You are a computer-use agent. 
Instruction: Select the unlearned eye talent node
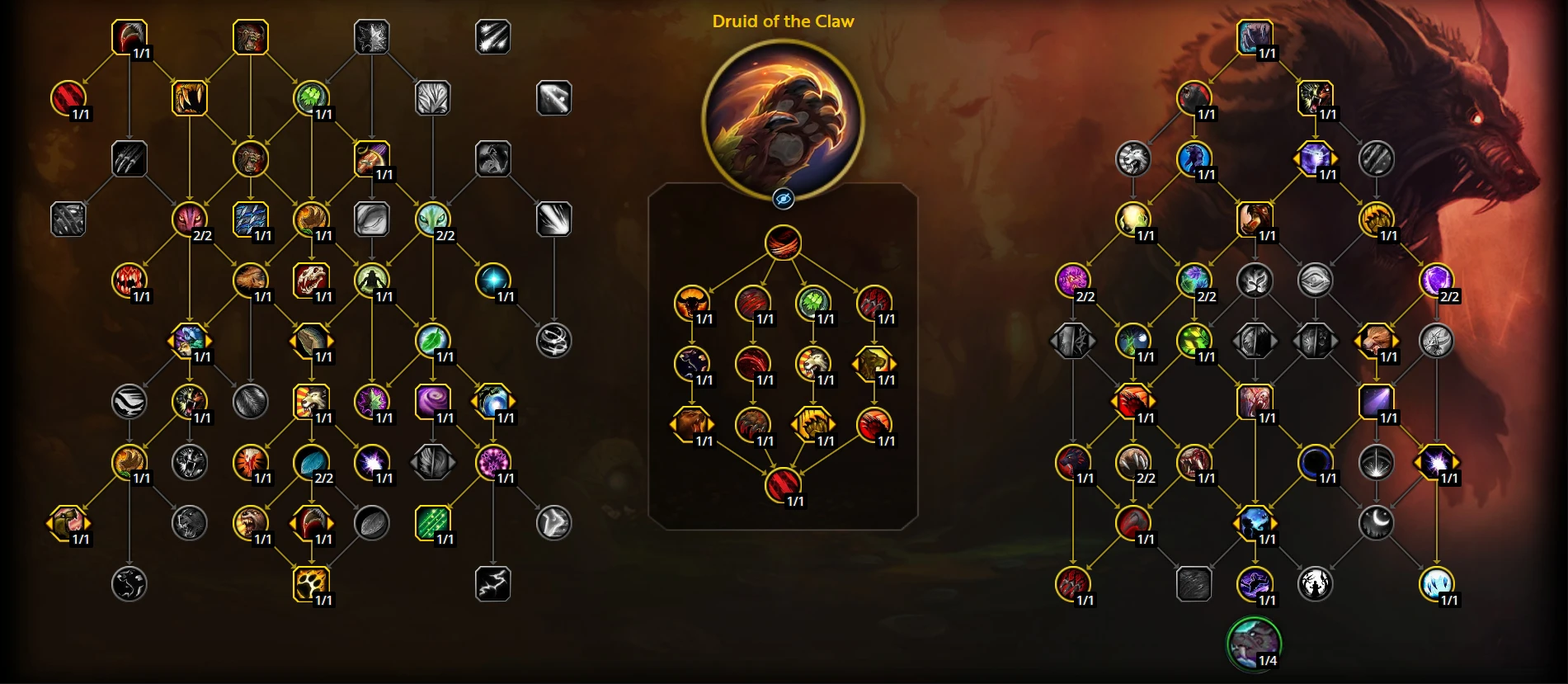1315,281
